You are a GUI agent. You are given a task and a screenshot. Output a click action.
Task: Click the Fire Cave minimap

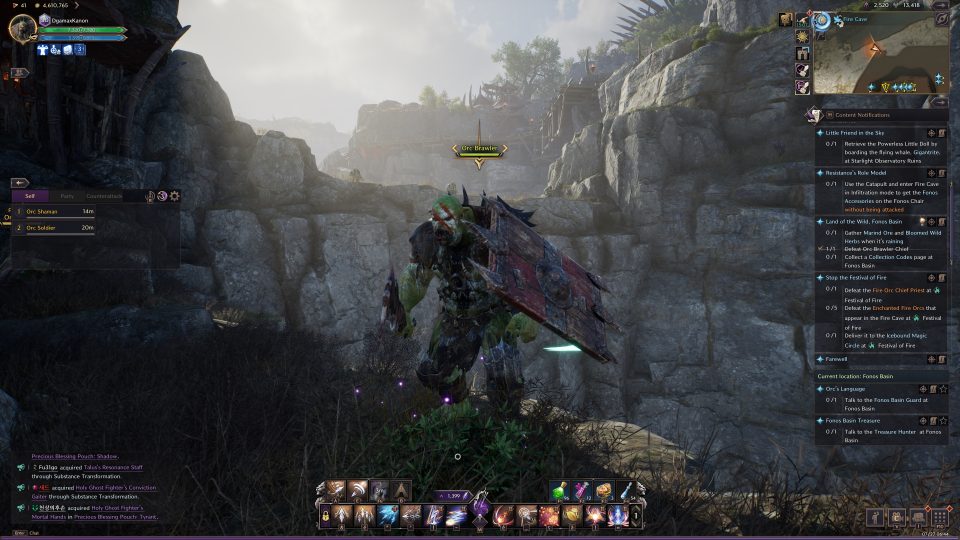click(878, 58)
